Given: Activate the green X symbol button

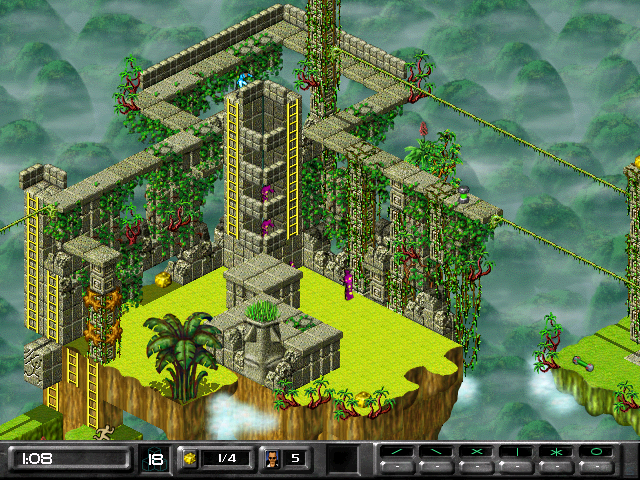Looking at the screenshot, I should [477, 453].
